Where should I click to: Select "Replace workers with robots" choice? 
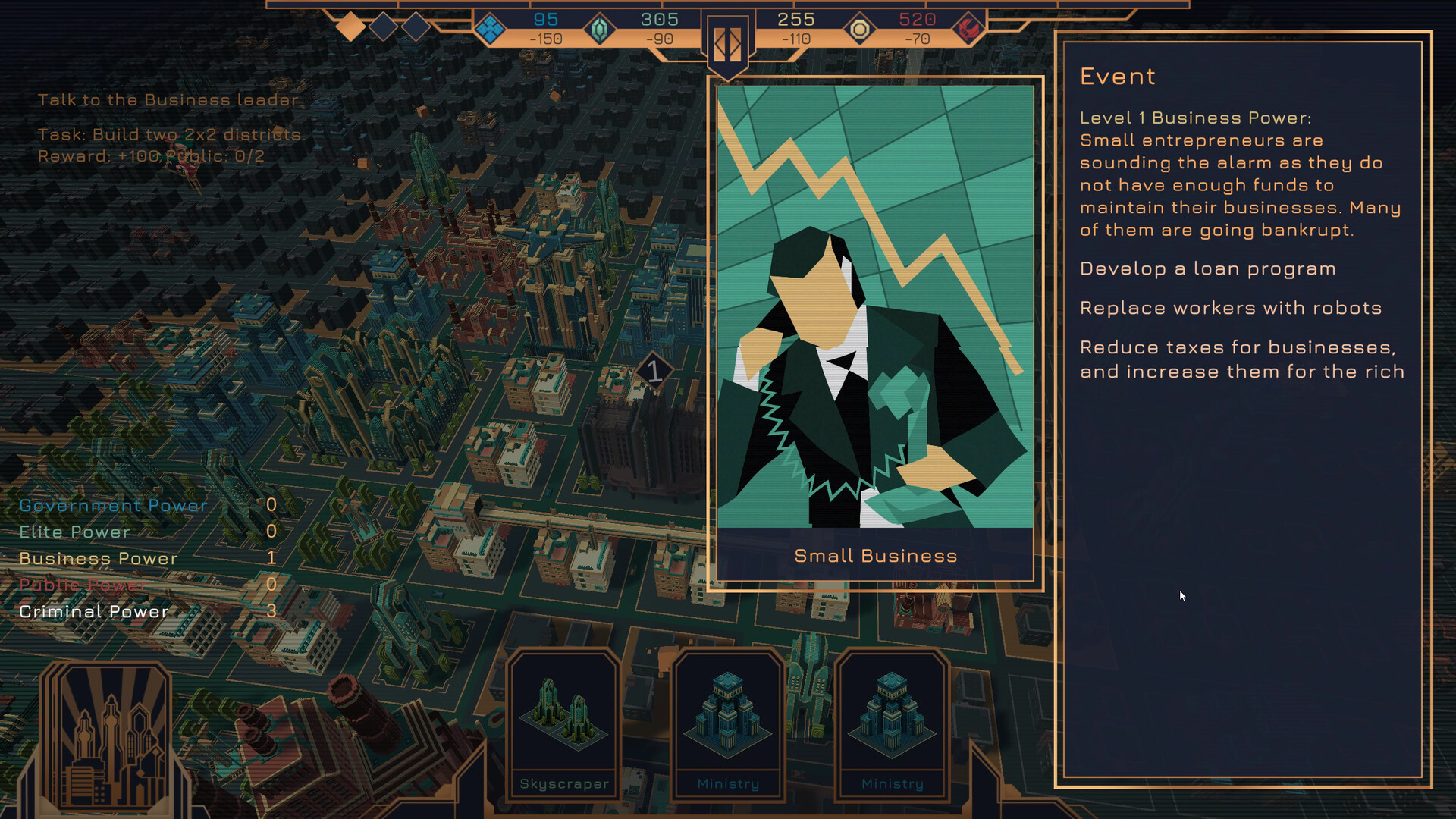click(x=1230, y=309)
